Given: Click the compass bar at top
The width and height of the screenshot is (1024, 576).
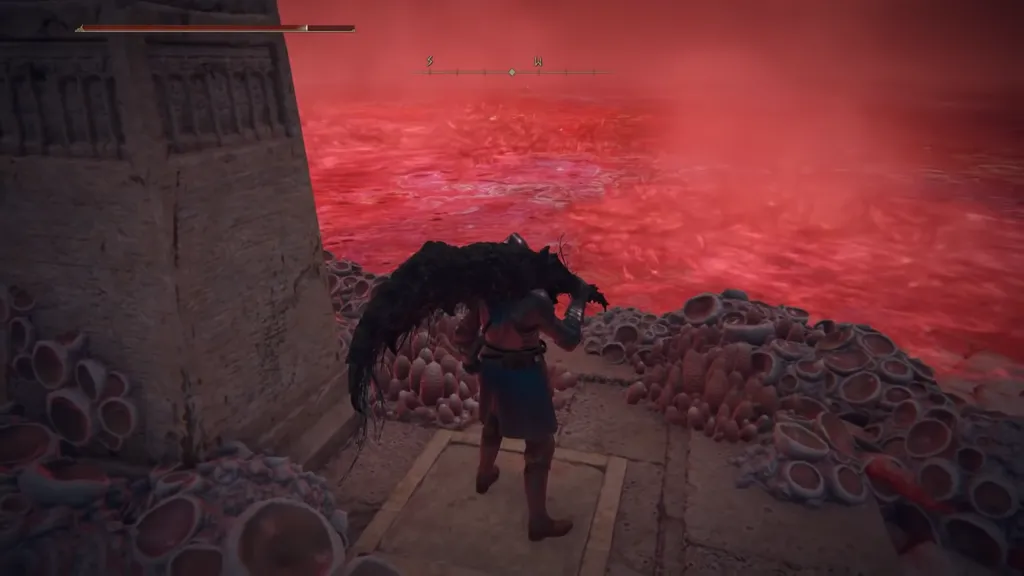Looking at the screenshot, I should pos(512,71).
